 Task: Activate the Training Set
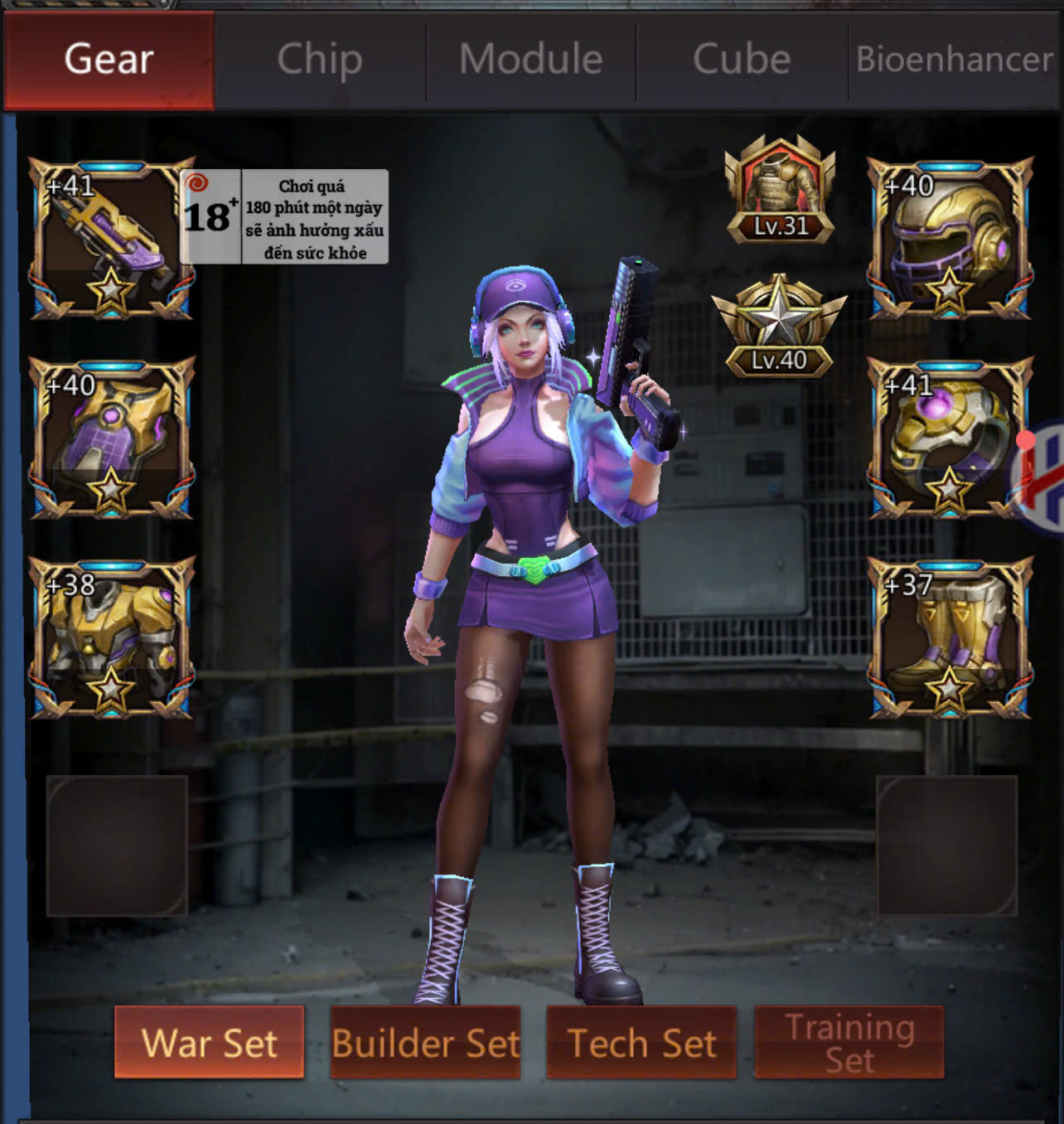(x=849, y=1042)
